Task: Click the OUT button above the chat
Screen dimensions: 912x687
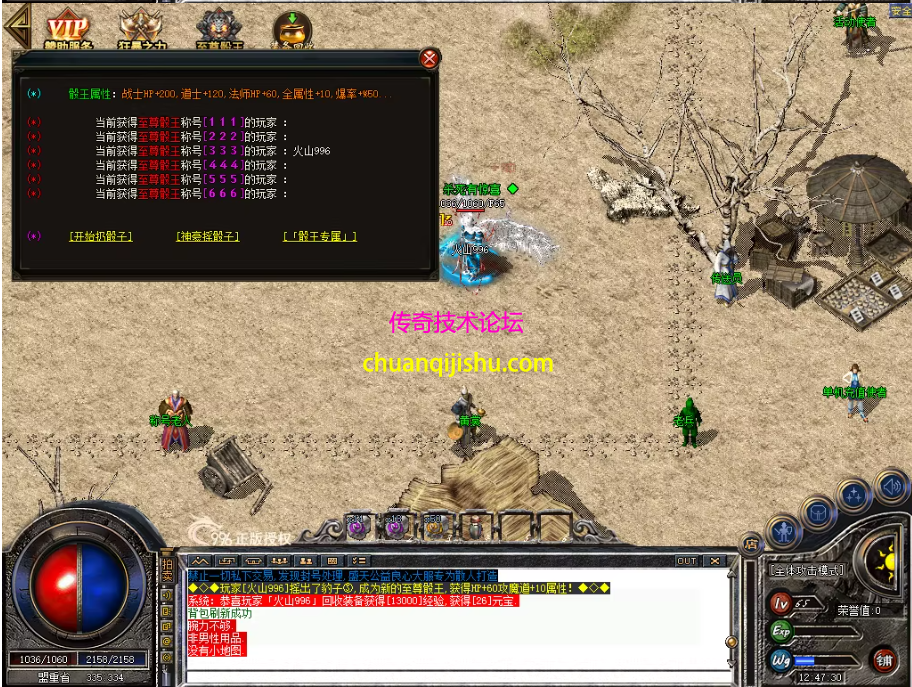Action: pos(686,561)
